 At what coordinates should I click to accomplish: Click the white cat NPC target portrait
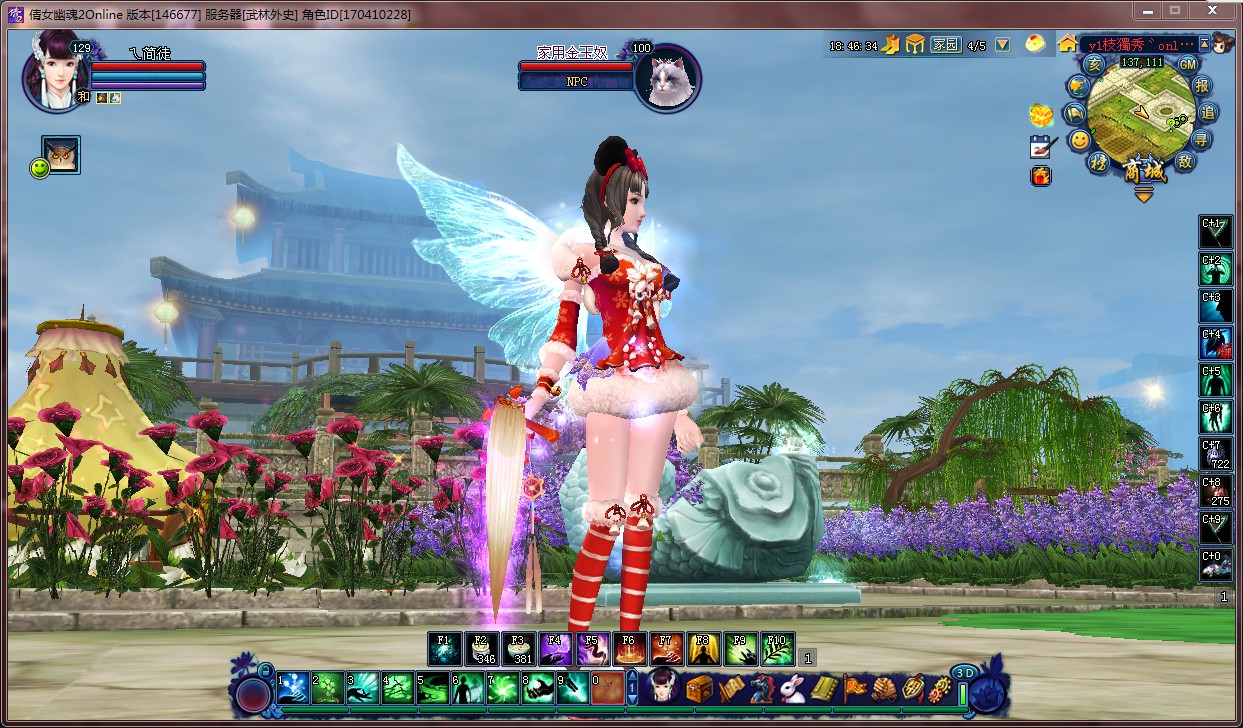(x=667, y=77)
